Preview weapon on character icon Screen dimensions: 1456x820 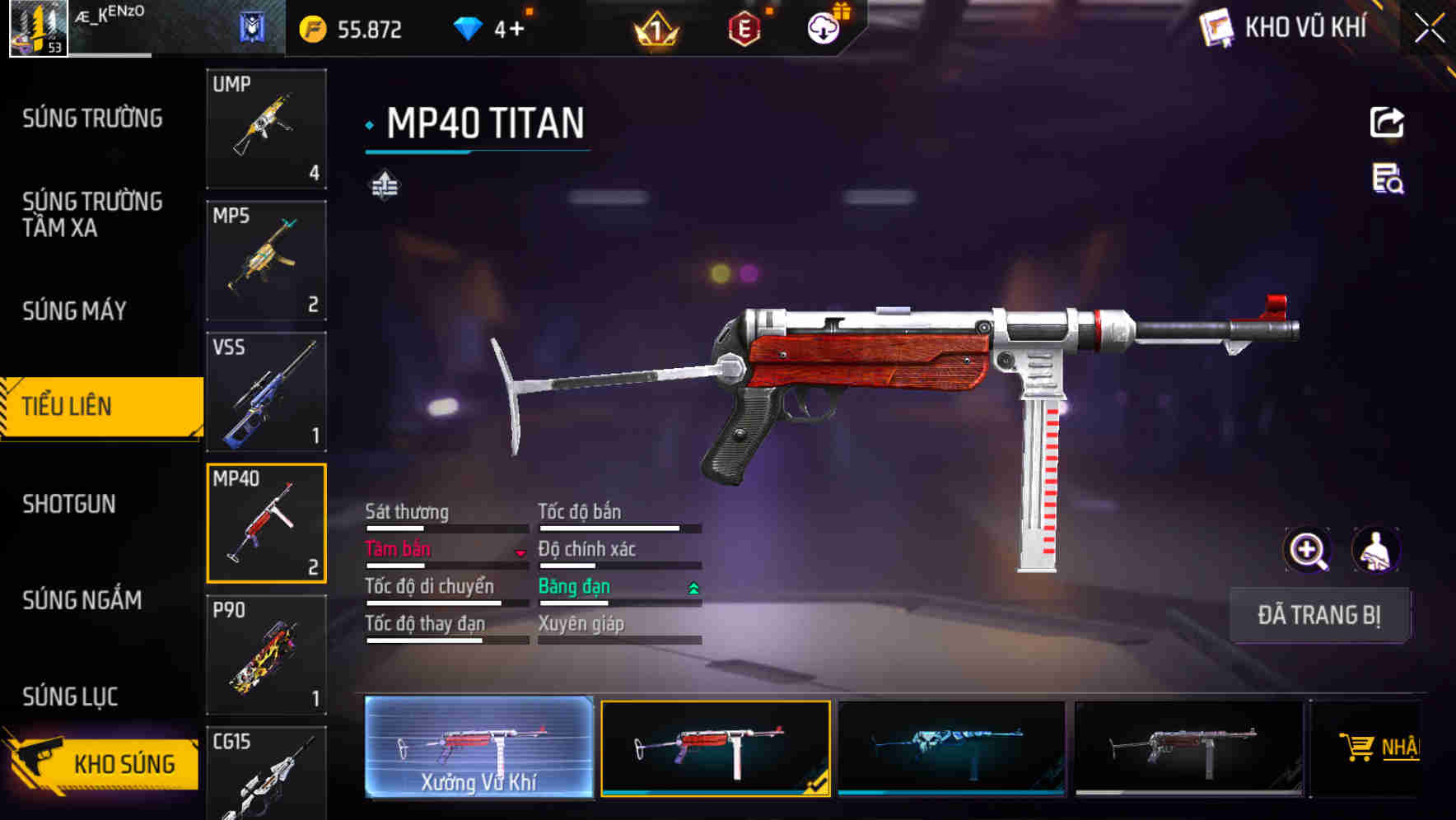pyautogui.click(x=1376, y=550)
